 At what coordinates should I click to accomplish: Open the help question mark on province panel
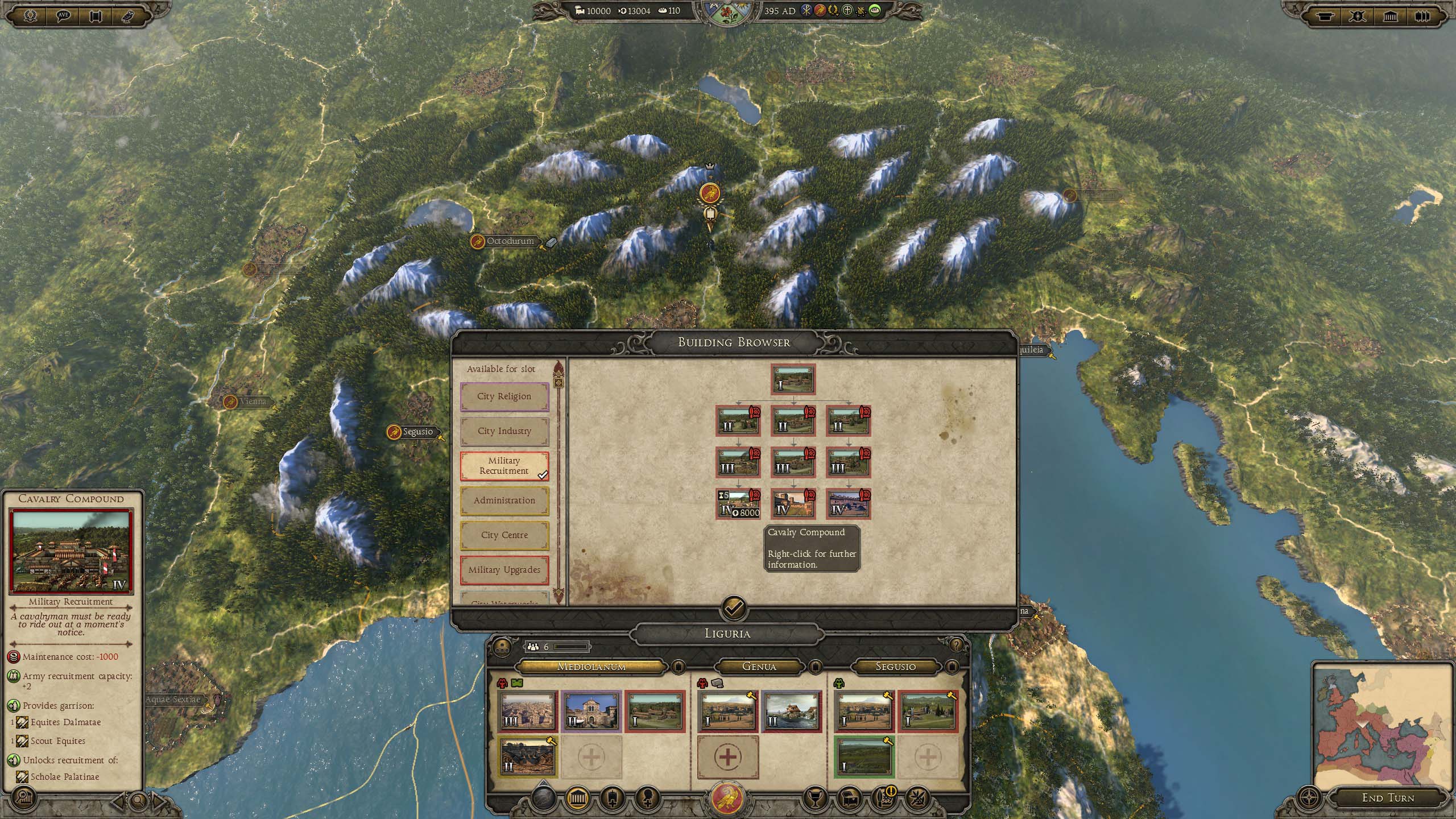(956, 645)
